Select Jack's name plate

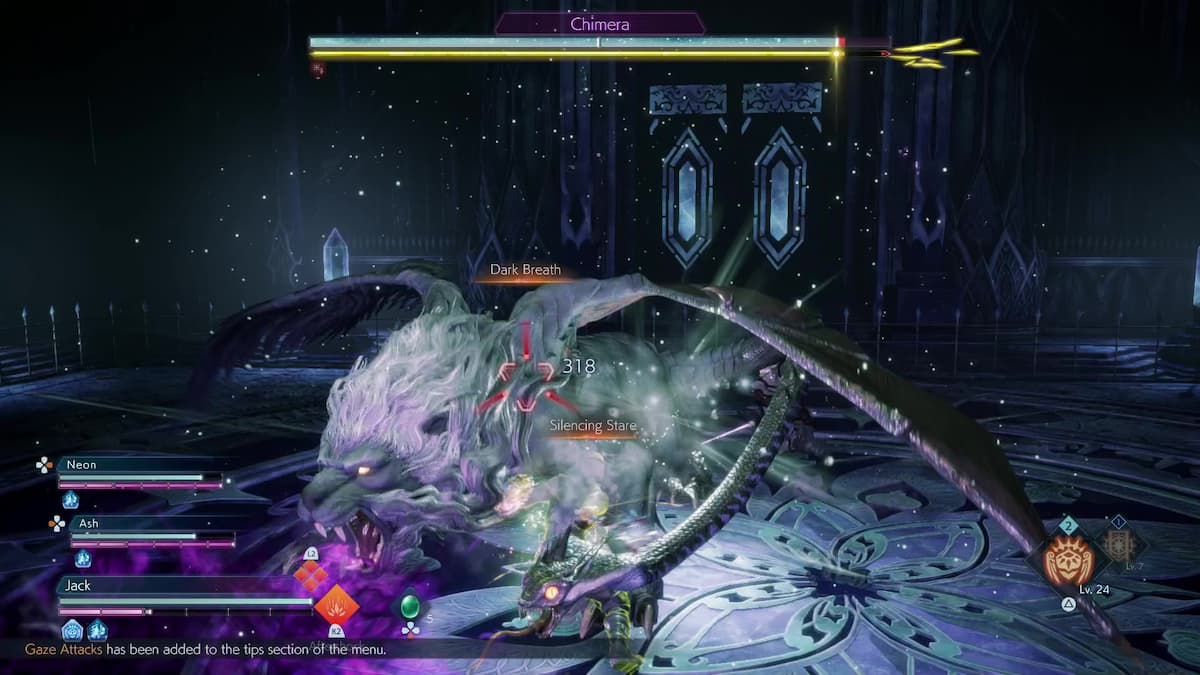(76, 586)
